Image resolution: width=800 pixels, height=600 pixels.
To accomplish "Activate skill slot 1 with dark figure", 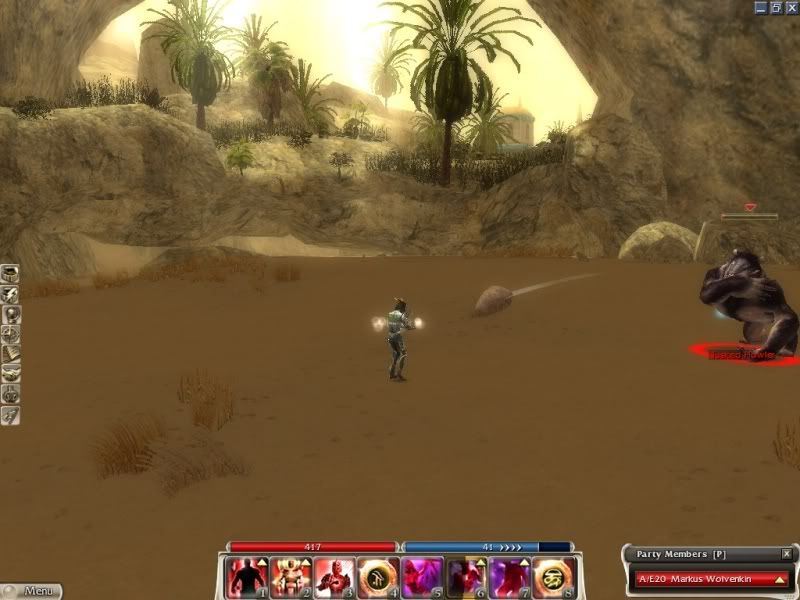I will tap(246, 577).
